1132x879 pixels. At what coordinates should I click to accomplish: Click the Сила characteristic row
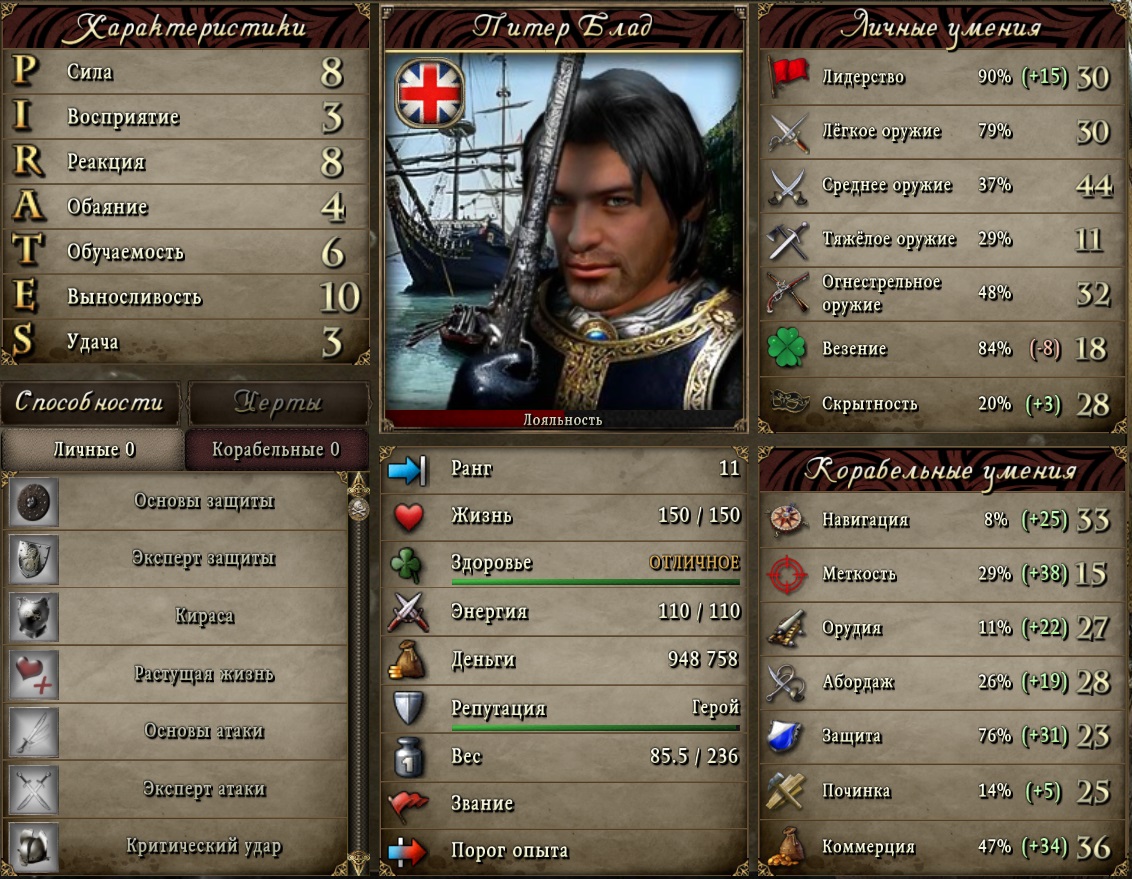185,73
